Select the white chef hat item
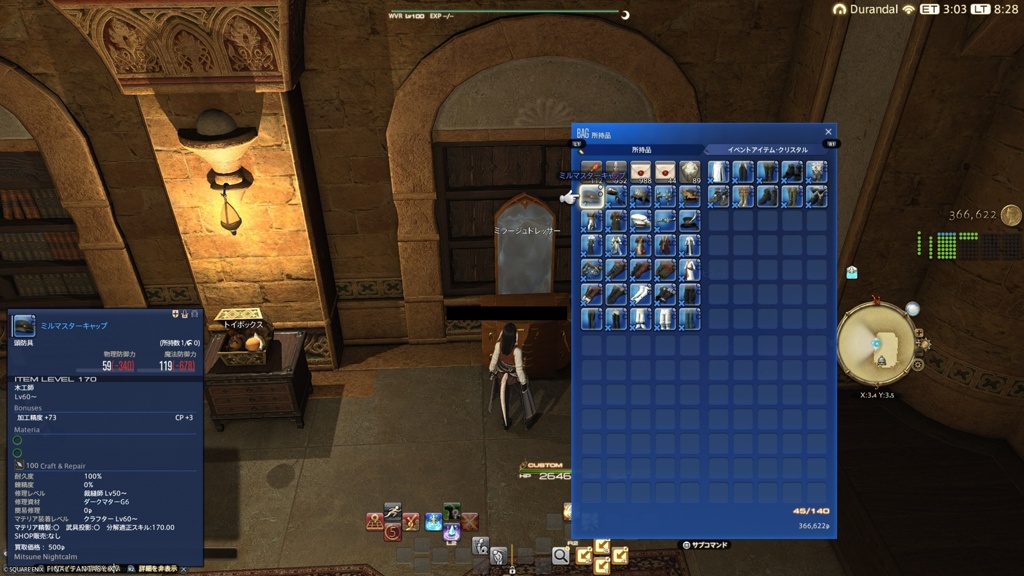Viewport: 1024px width, 576px height. pyautogui.click(x=641, y=221)
